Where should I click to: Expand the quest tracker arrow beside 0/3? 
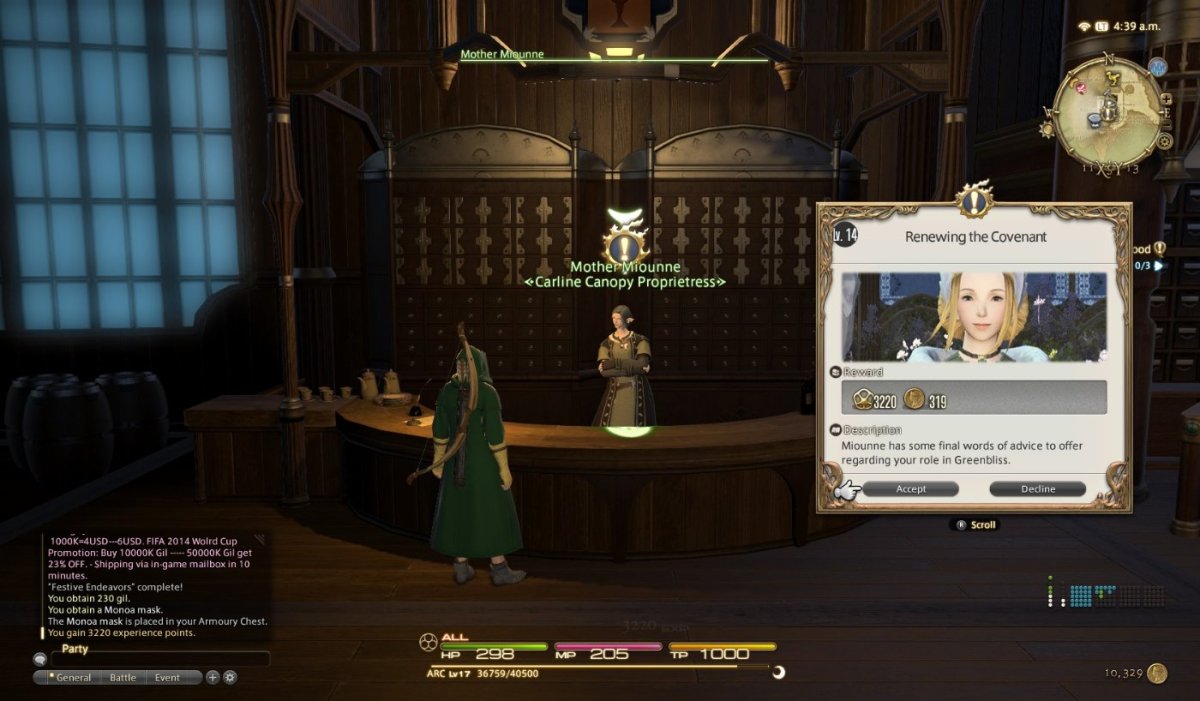pos(1159,266)
